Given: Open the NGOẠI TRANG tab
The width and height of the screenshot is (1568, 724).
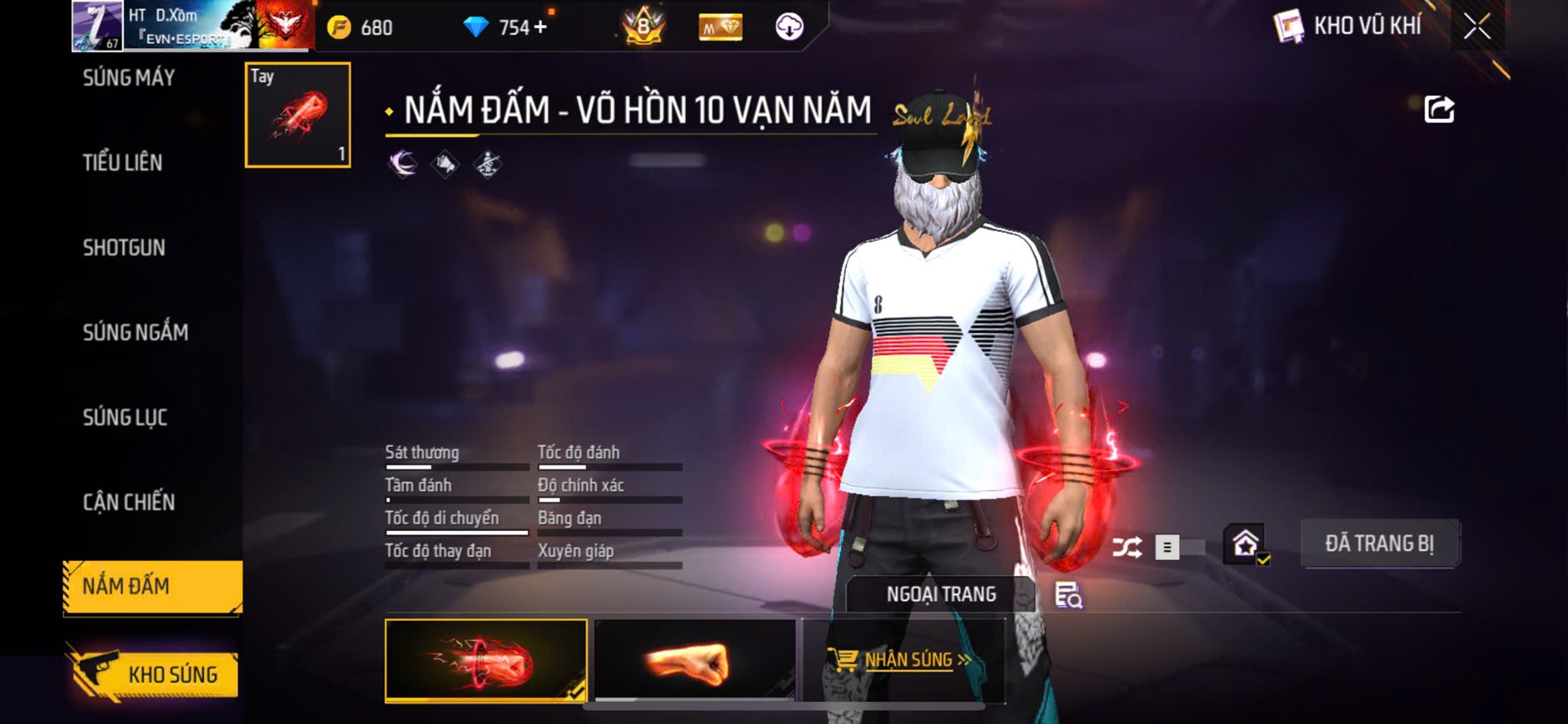Looking at the screenshot, I should (x=941, y=594).
